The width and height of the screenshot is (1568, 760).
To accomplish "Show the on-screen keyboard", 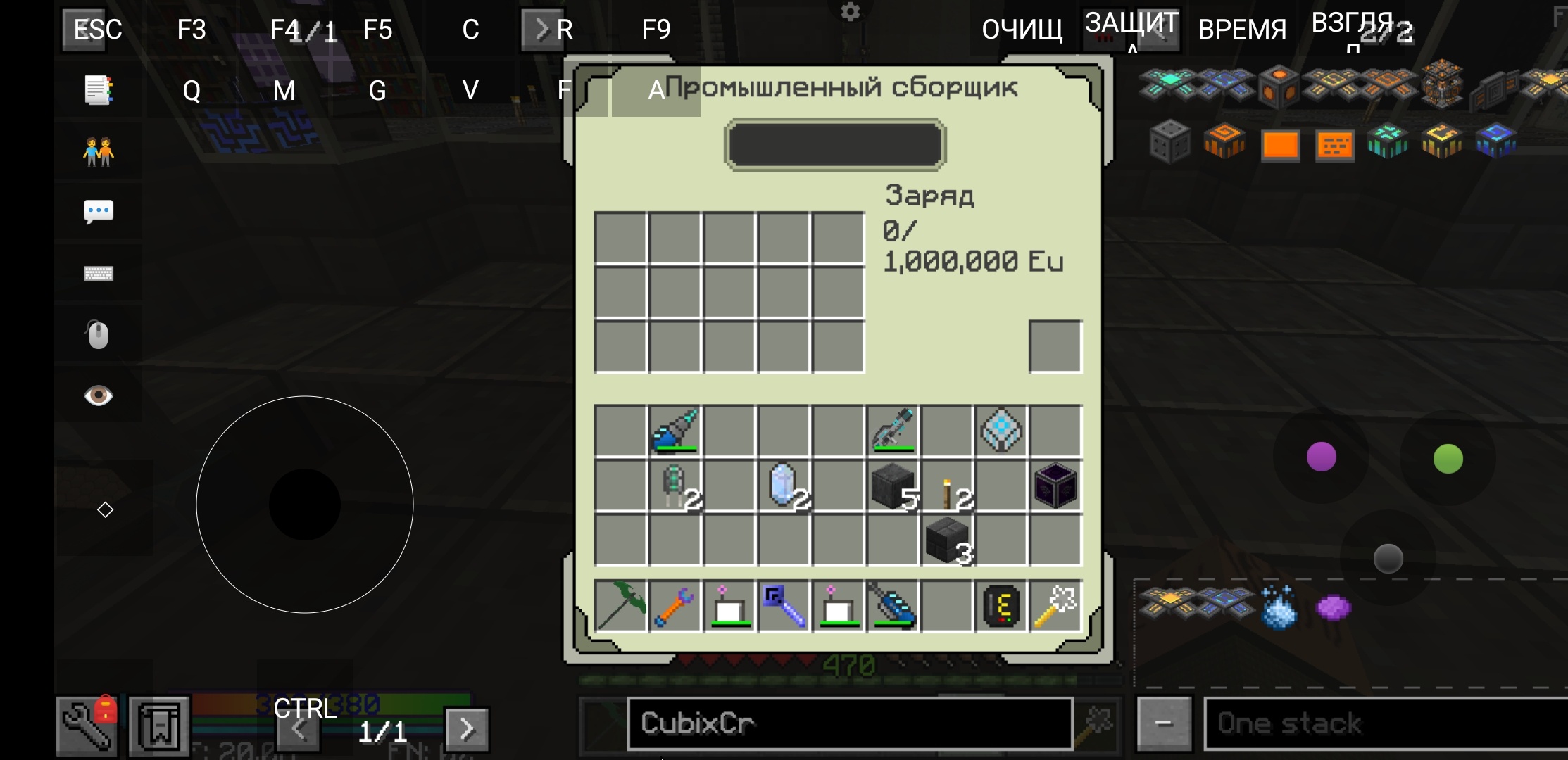I will click(x=99, y=274).
